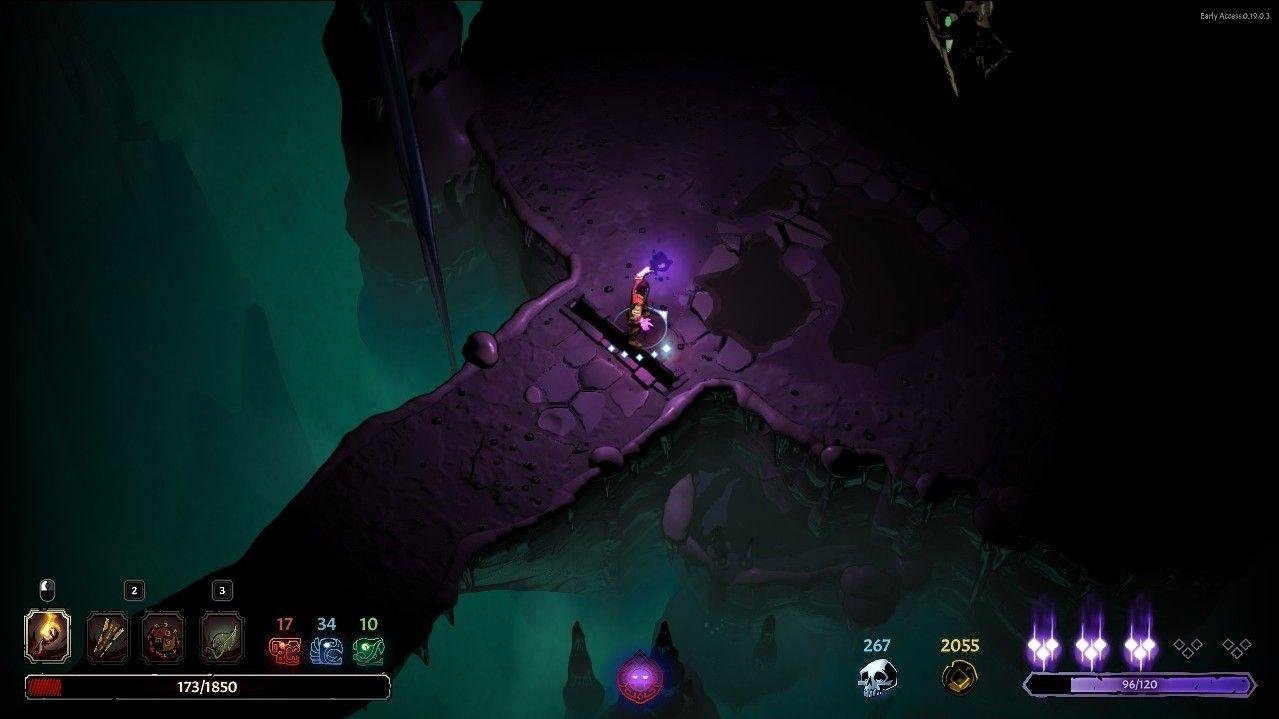Use the red circular rune ability
The image size is (1279, 719).
[x=163, y=636]
